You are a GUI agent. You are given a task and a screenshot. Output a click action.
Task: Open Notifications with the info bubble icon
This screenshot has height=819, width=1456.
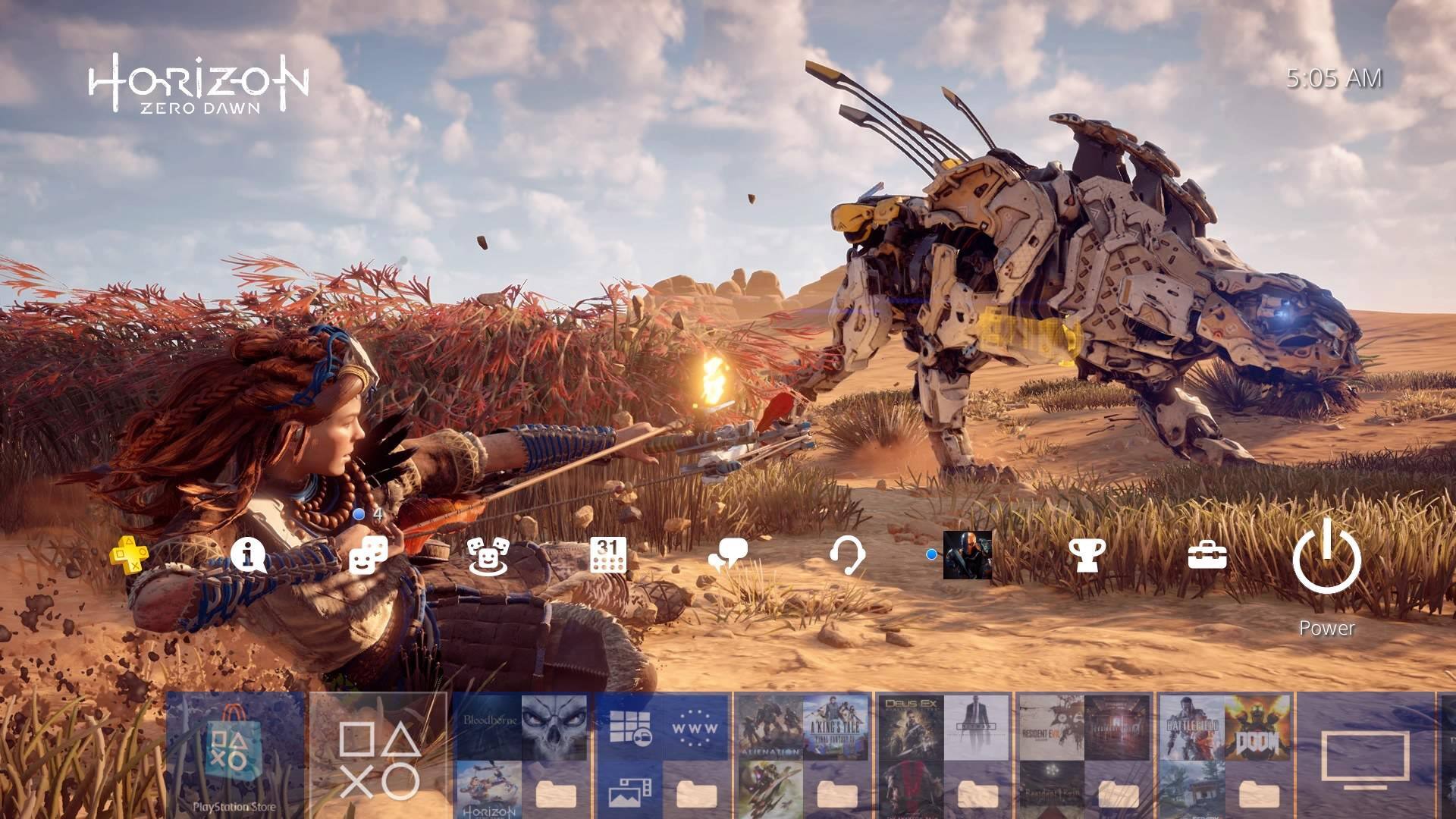pos(248,555)
